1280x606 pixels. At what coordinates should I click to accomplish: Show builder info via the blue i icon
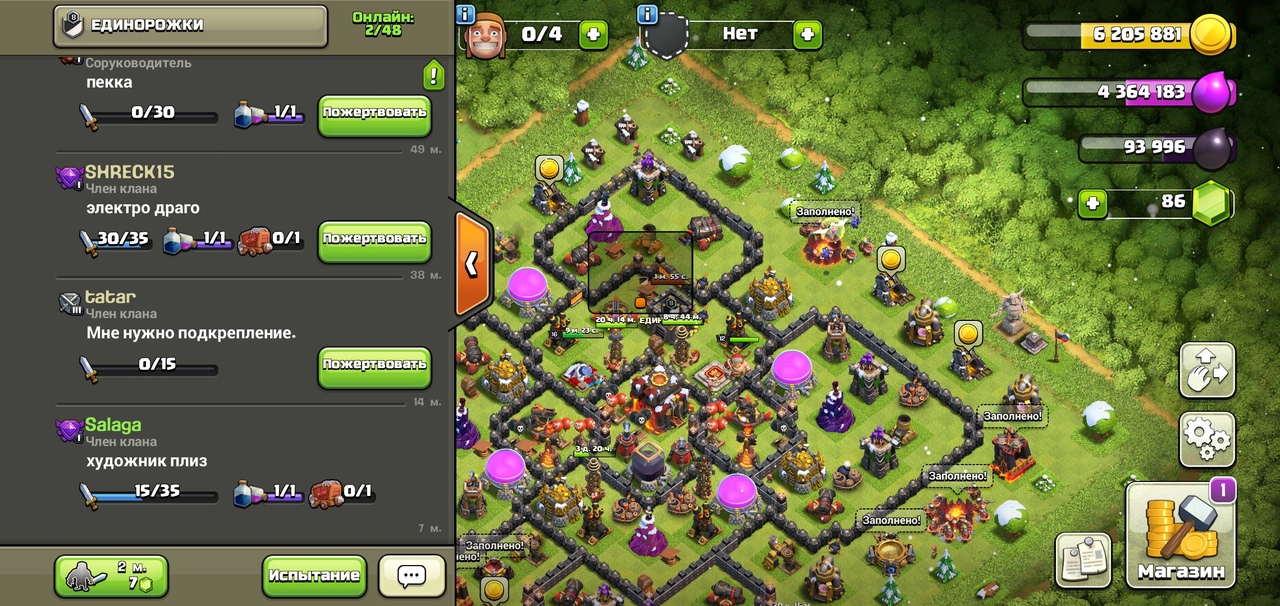465,14
